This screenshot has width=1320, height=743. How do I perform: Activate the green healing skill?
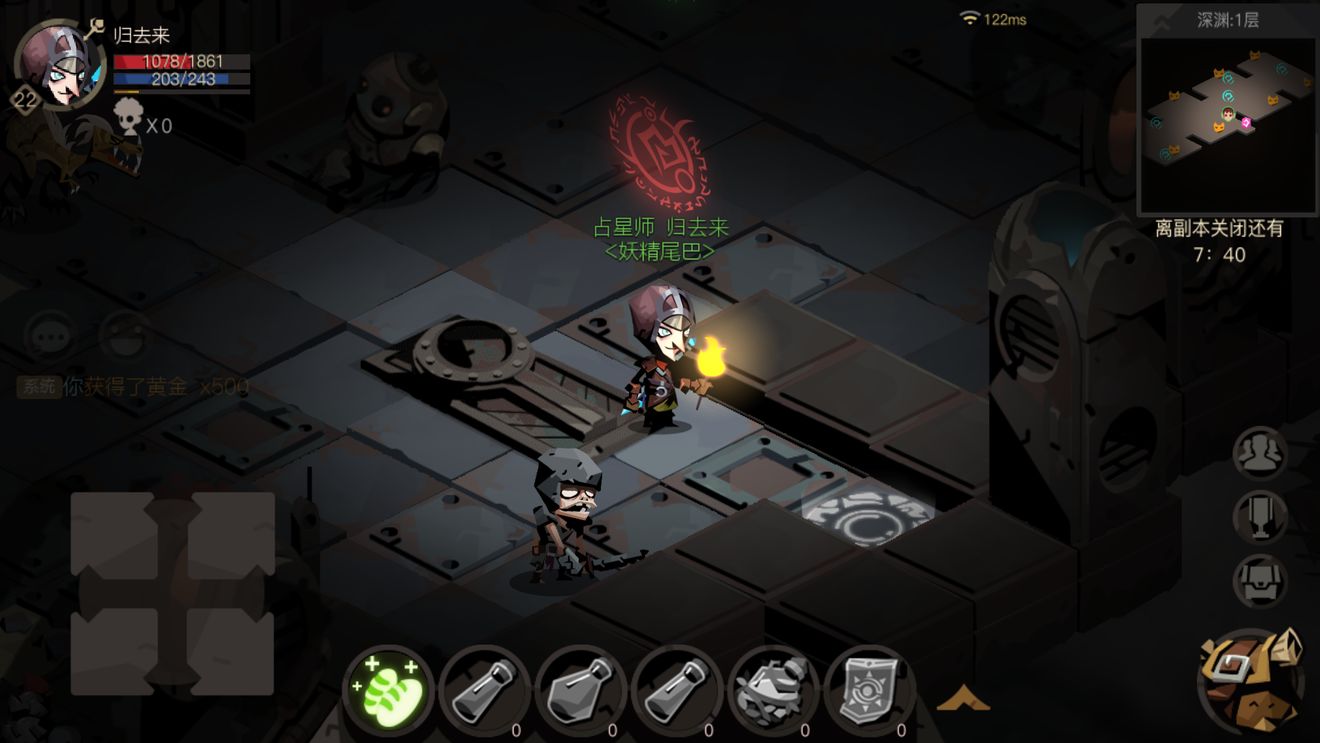click(389, 691)
